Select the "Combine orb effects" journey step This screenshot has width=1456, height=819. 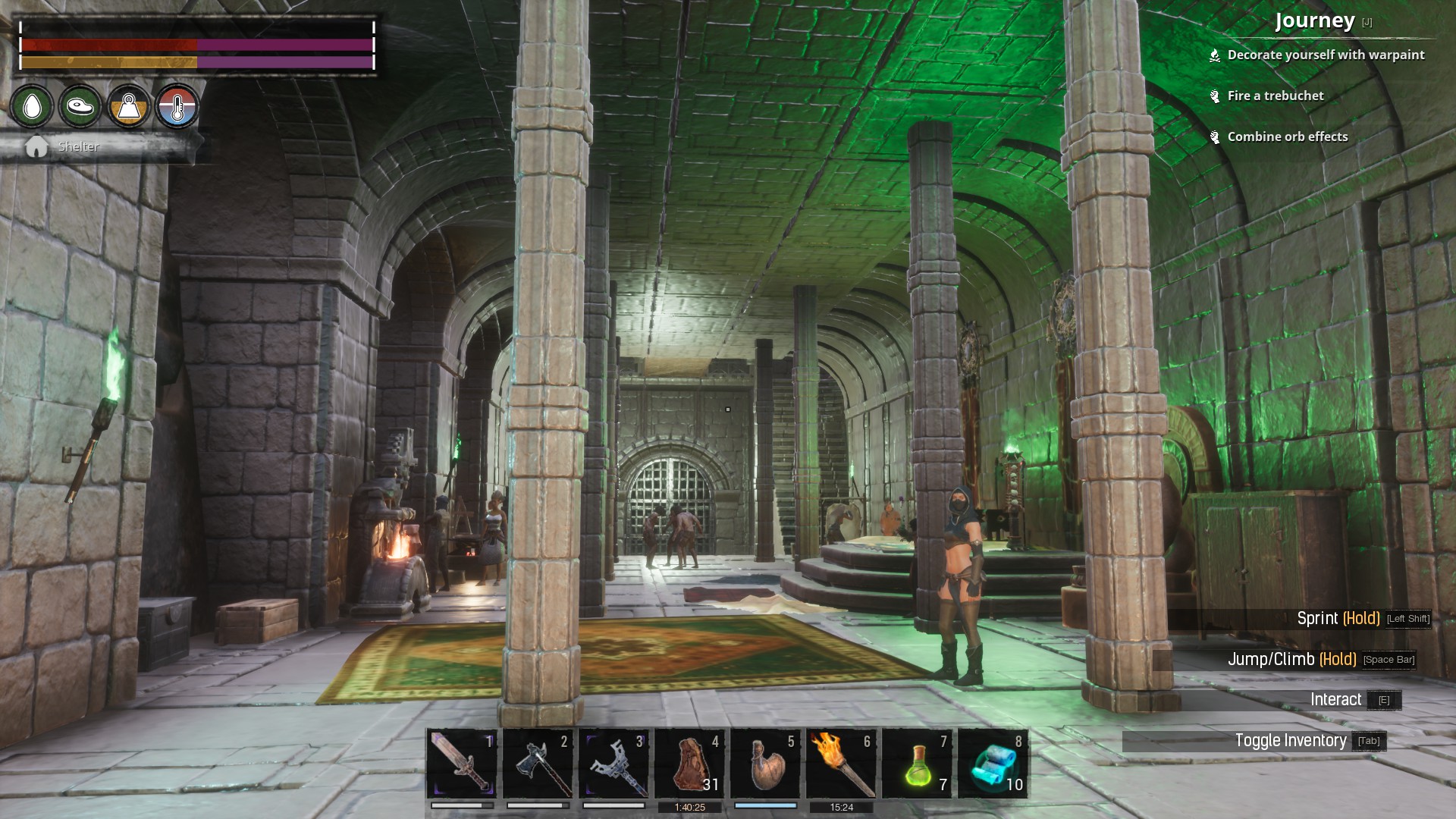click(x=1287, y=136)
